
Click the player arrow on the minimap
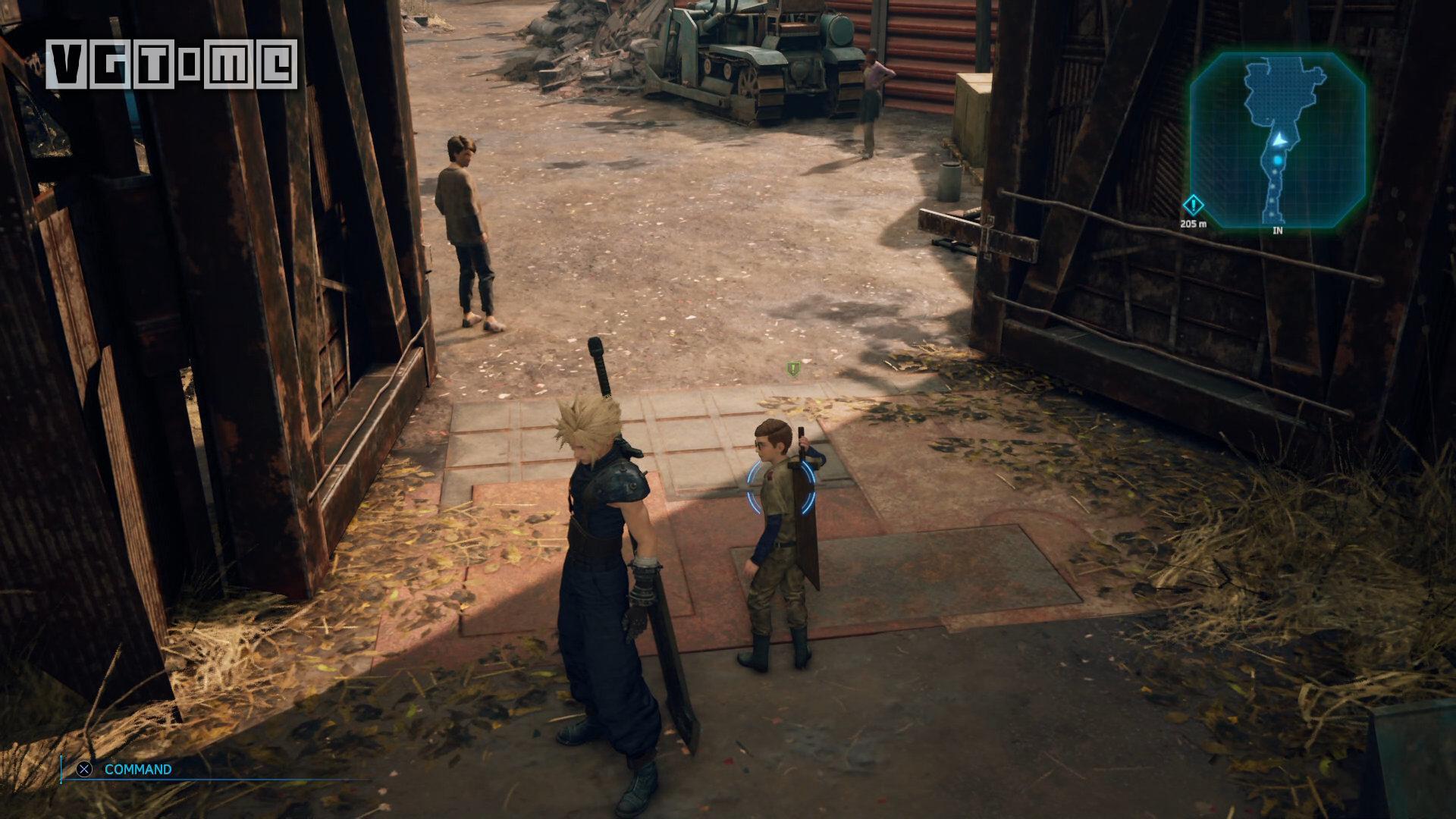[x=1279, y=140]
